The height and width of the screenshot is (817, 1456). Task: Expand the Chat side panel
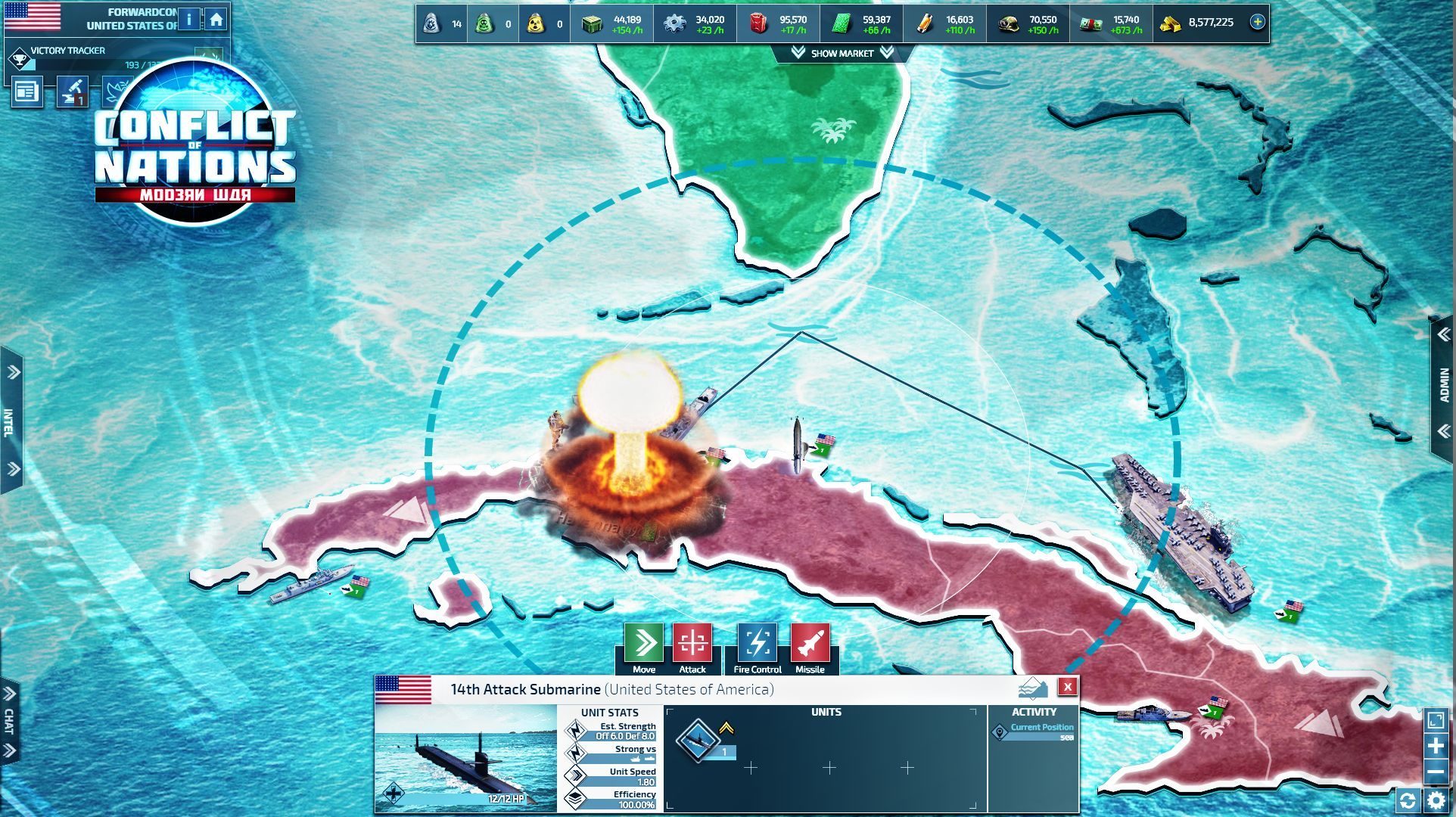coord(9,721)
